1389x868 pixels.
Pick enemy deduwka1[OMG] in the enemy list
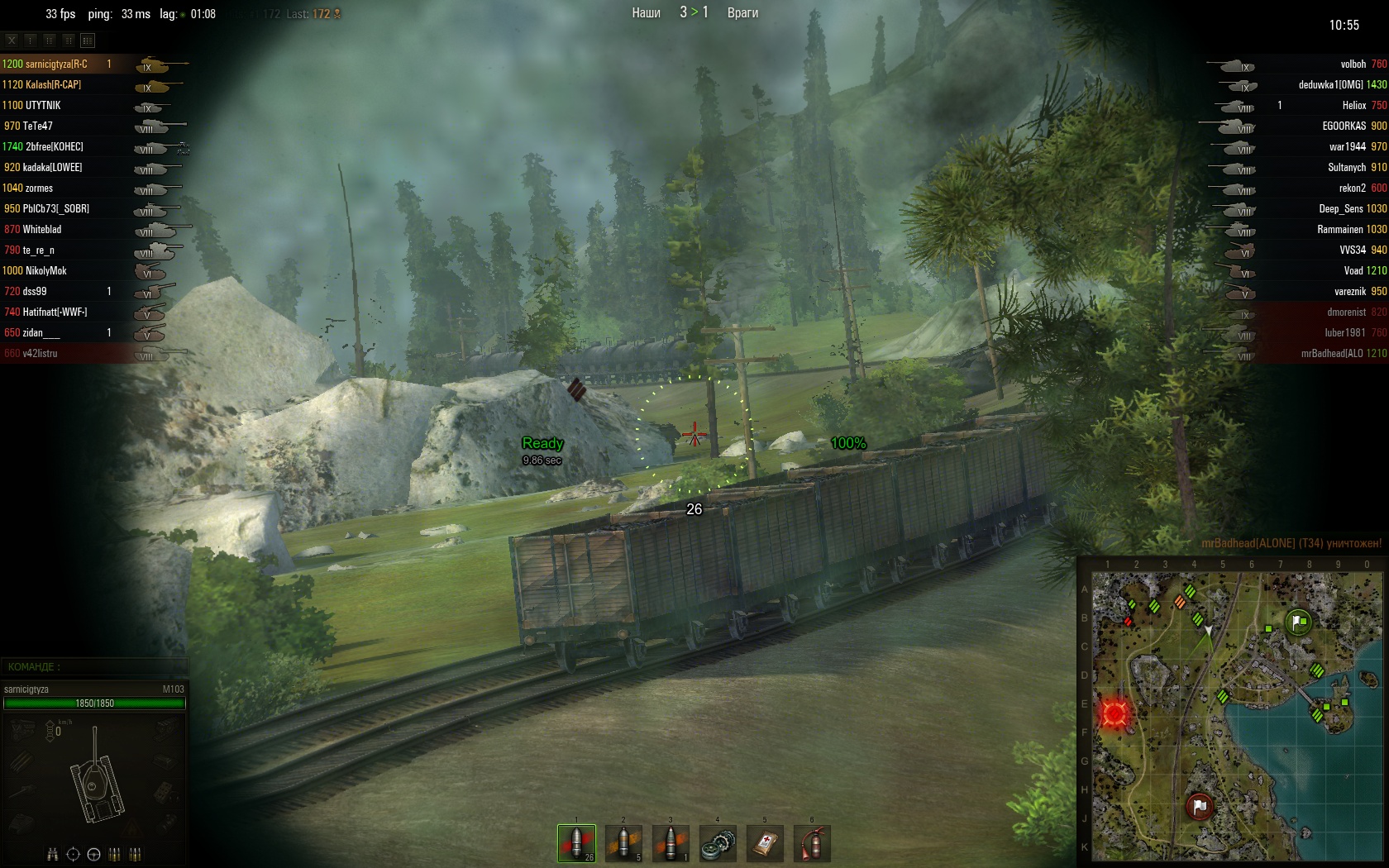click(1330, 84)
